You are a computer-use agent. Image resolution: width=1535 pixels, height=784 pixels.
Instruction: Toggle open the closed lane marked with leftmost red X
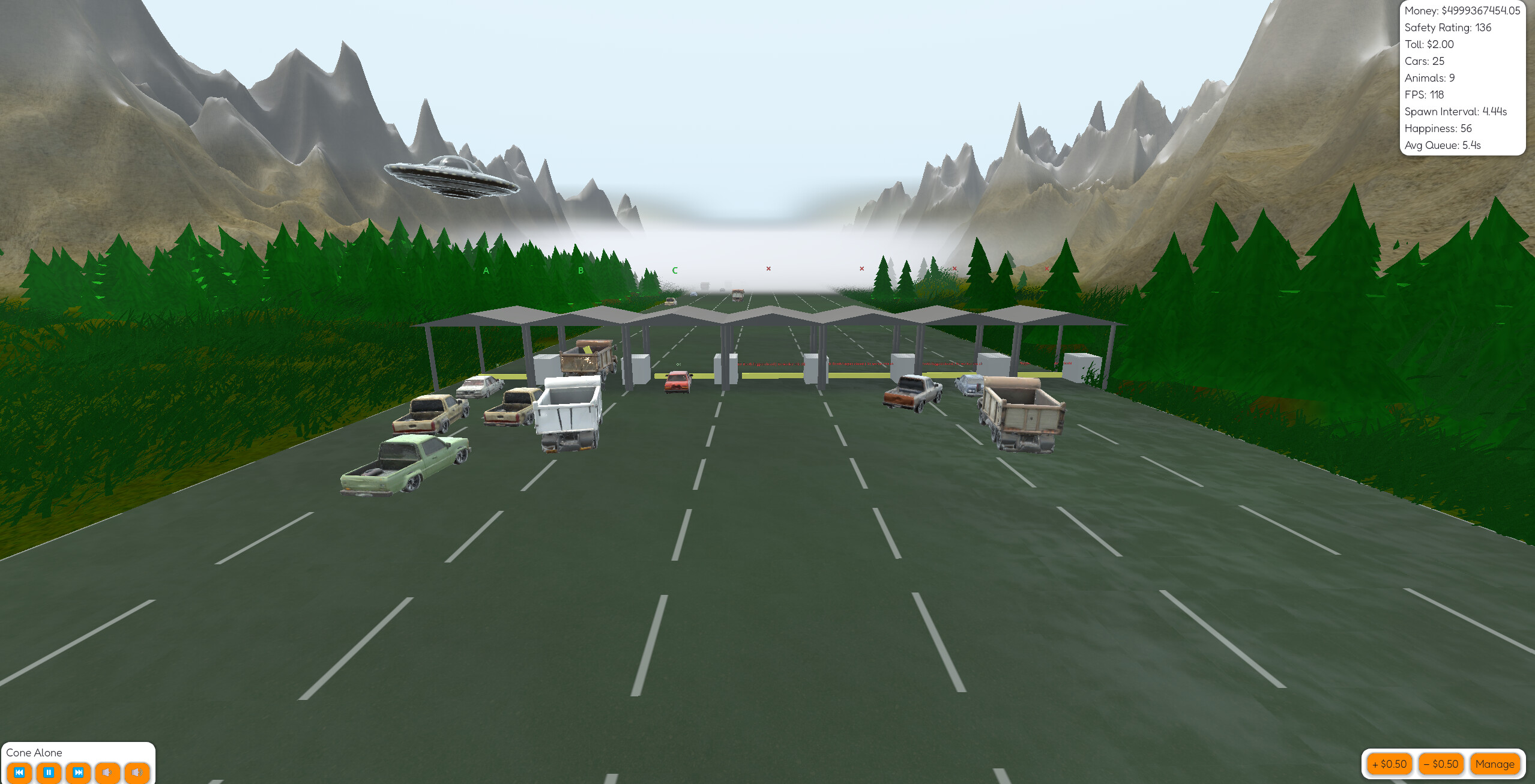(768, 269)
